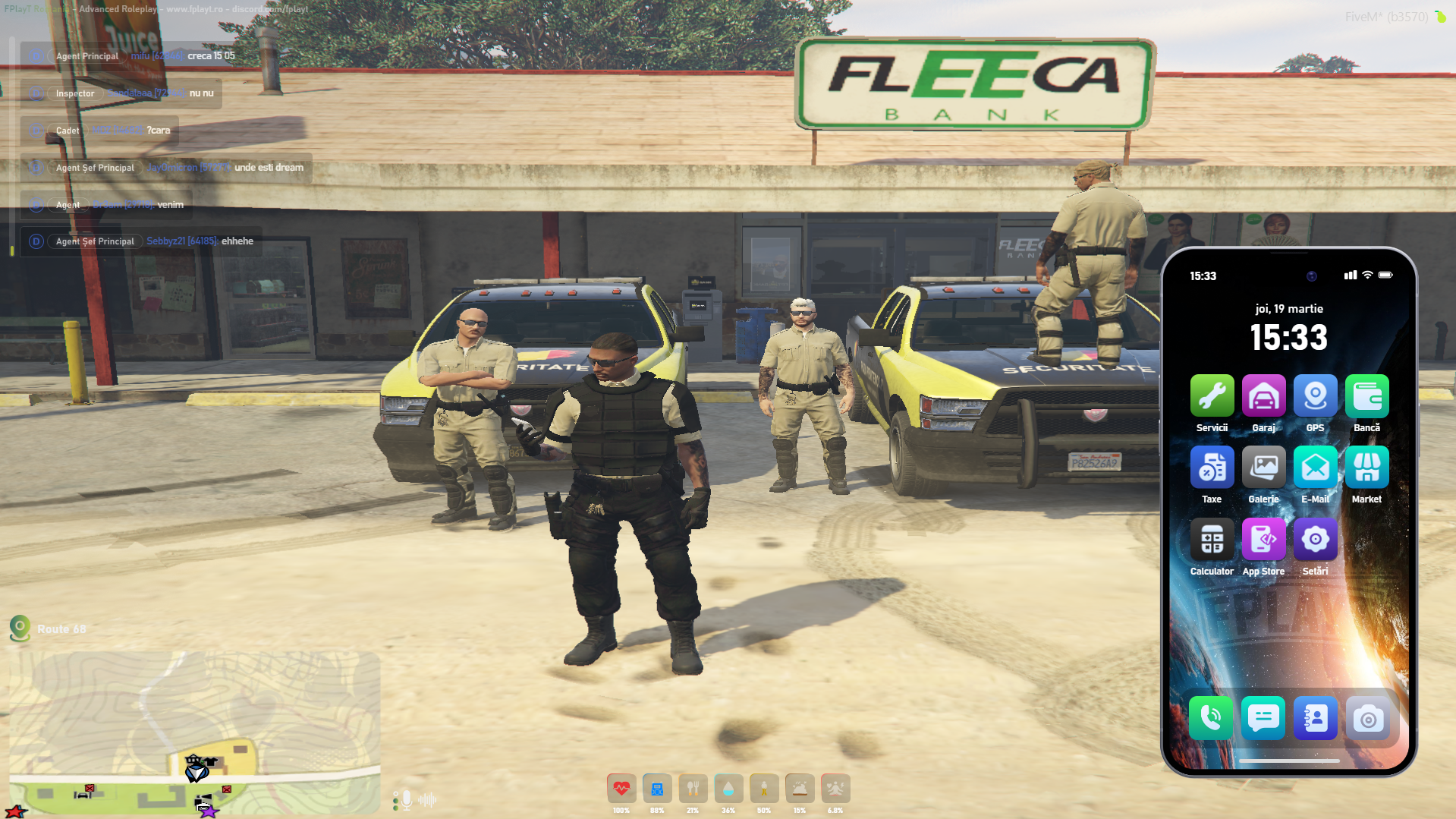Select the phone's home indicator bar
Screen dimensions: 1456x819
(x=1289, y=761)
